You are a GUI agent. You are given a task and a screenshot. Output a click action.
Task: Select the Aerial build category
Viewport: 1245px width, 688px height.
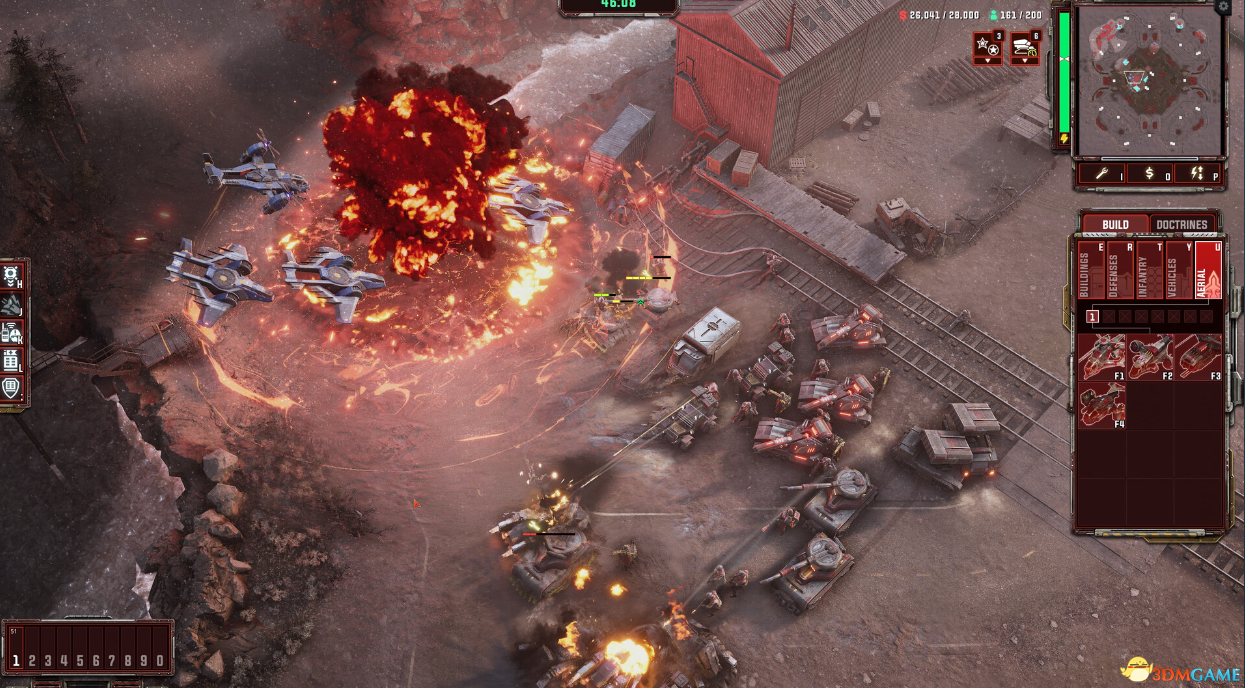pos(1209,271)
